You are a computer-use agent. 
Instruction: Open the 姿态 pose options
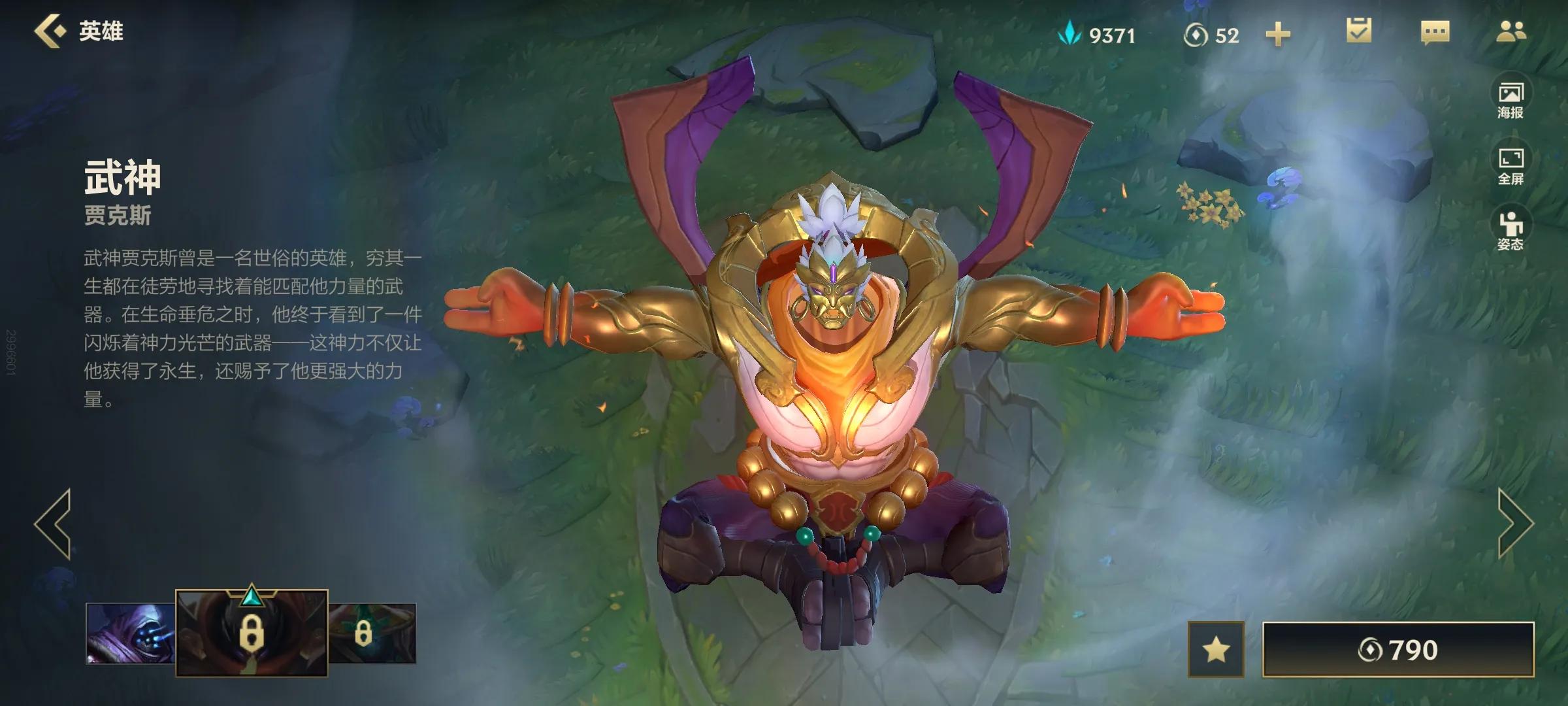click(x=1511, y=231)
